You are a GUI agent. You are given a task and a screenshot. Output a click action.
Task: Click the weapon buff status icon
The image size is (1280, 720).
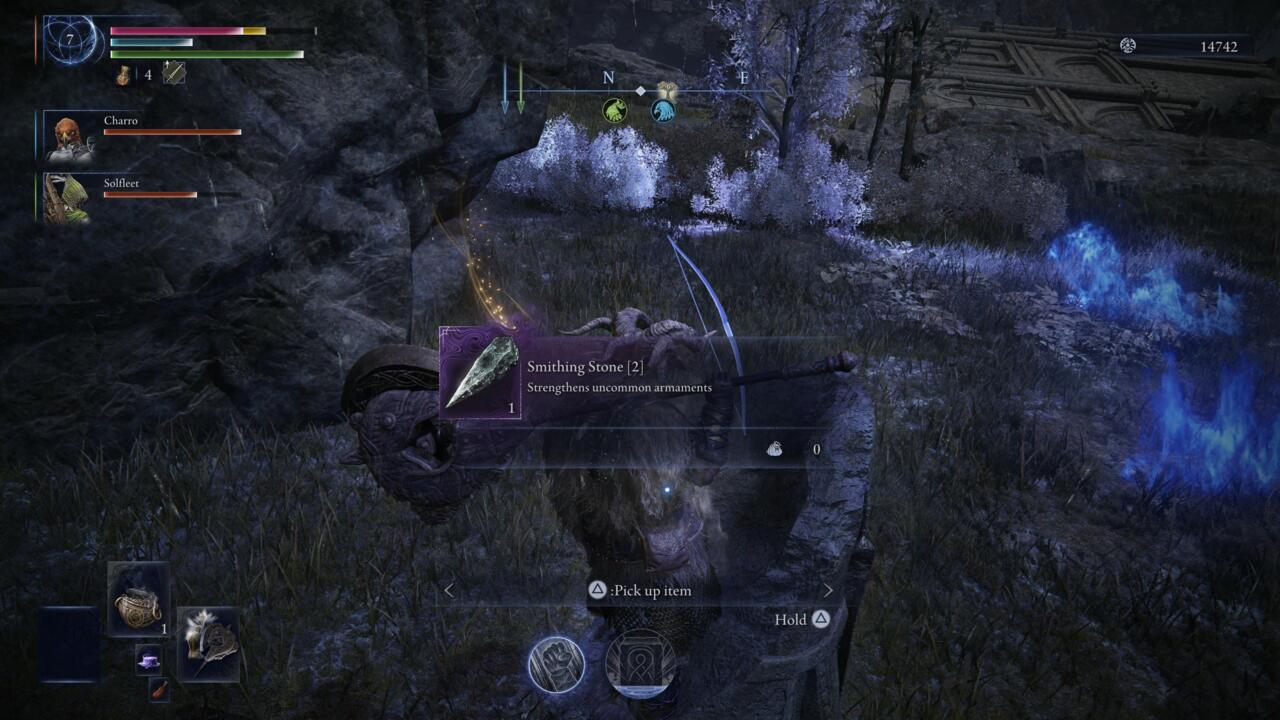(174, 73)
